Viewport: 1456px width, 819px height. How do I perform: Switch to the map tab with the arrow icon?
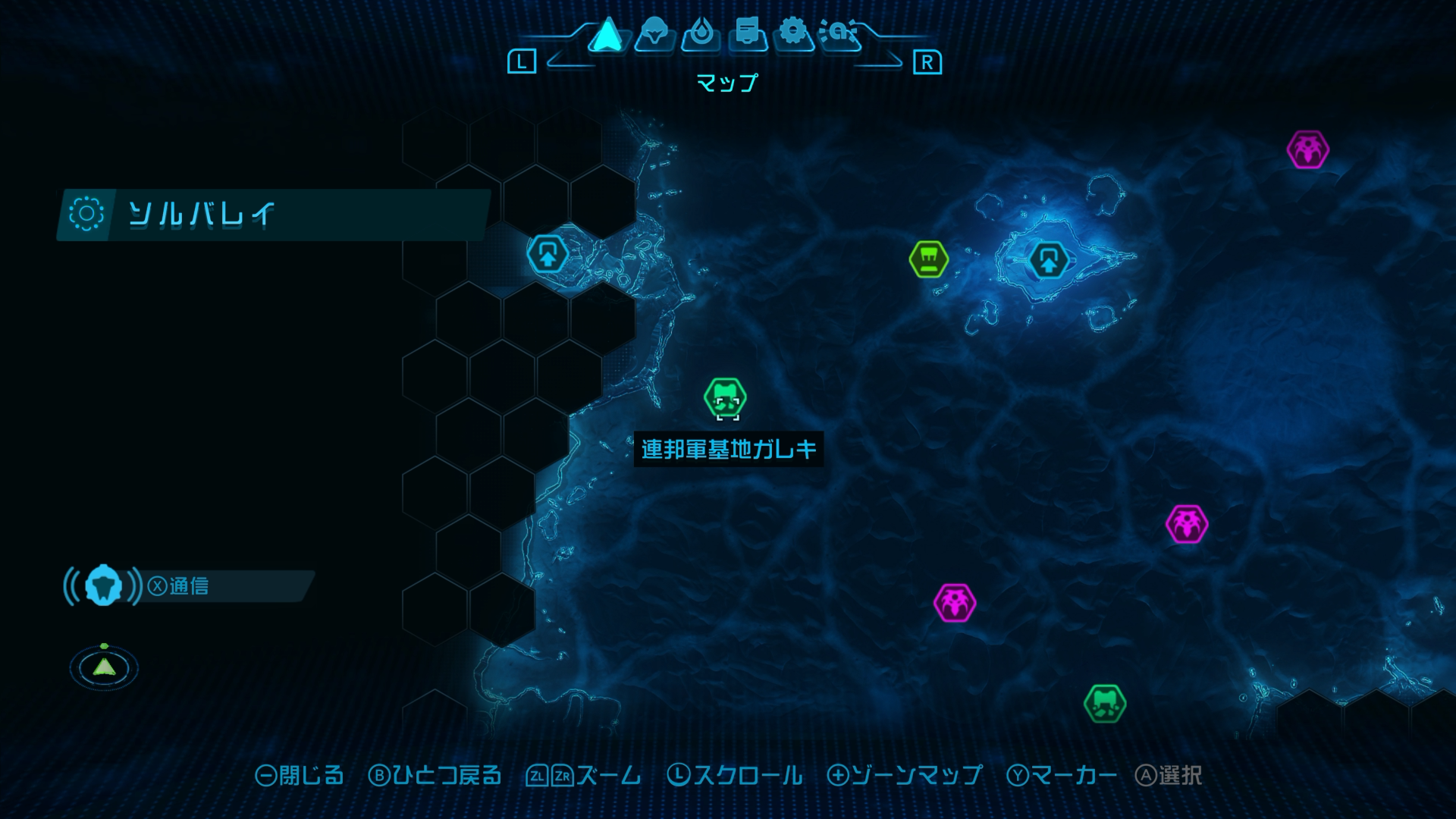(607, 35)
